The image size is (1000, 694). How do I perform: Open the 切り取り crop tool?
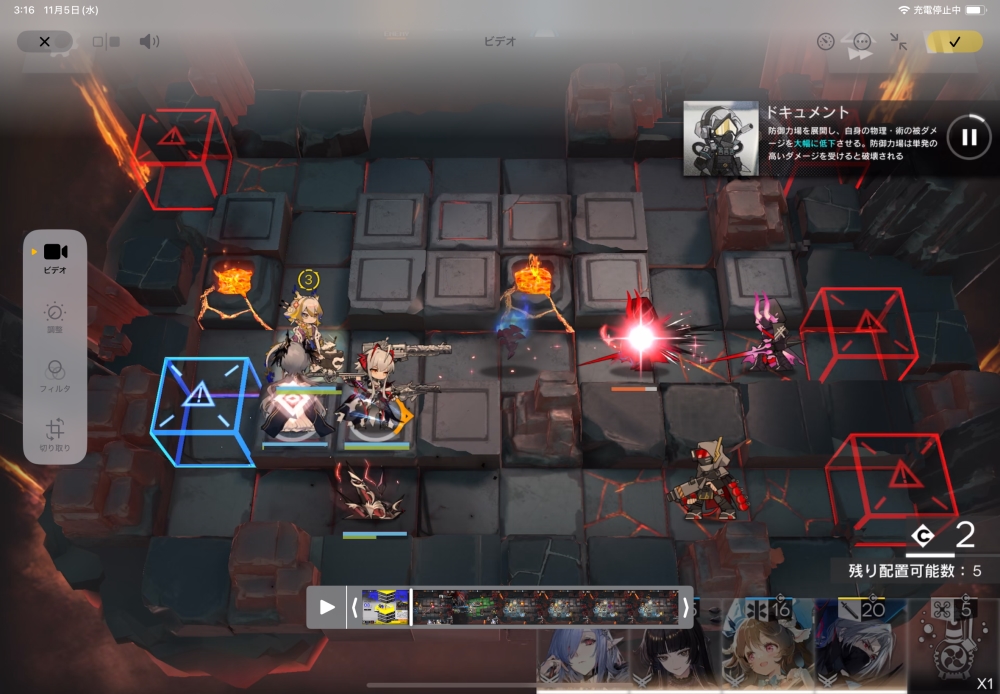click(55, 436)
